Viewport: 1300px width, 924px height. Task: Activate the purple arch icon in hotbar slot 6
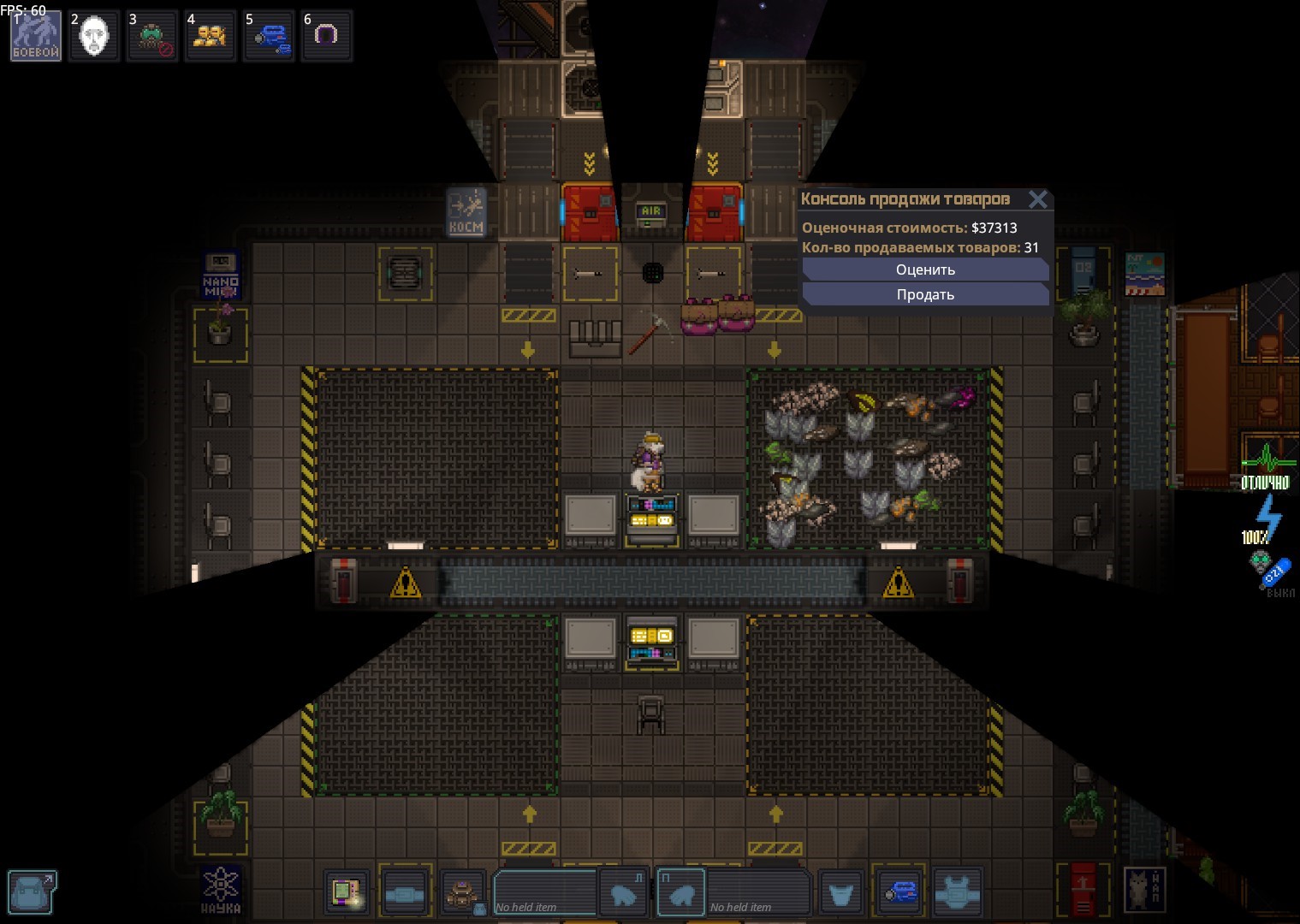coord(327,36)
